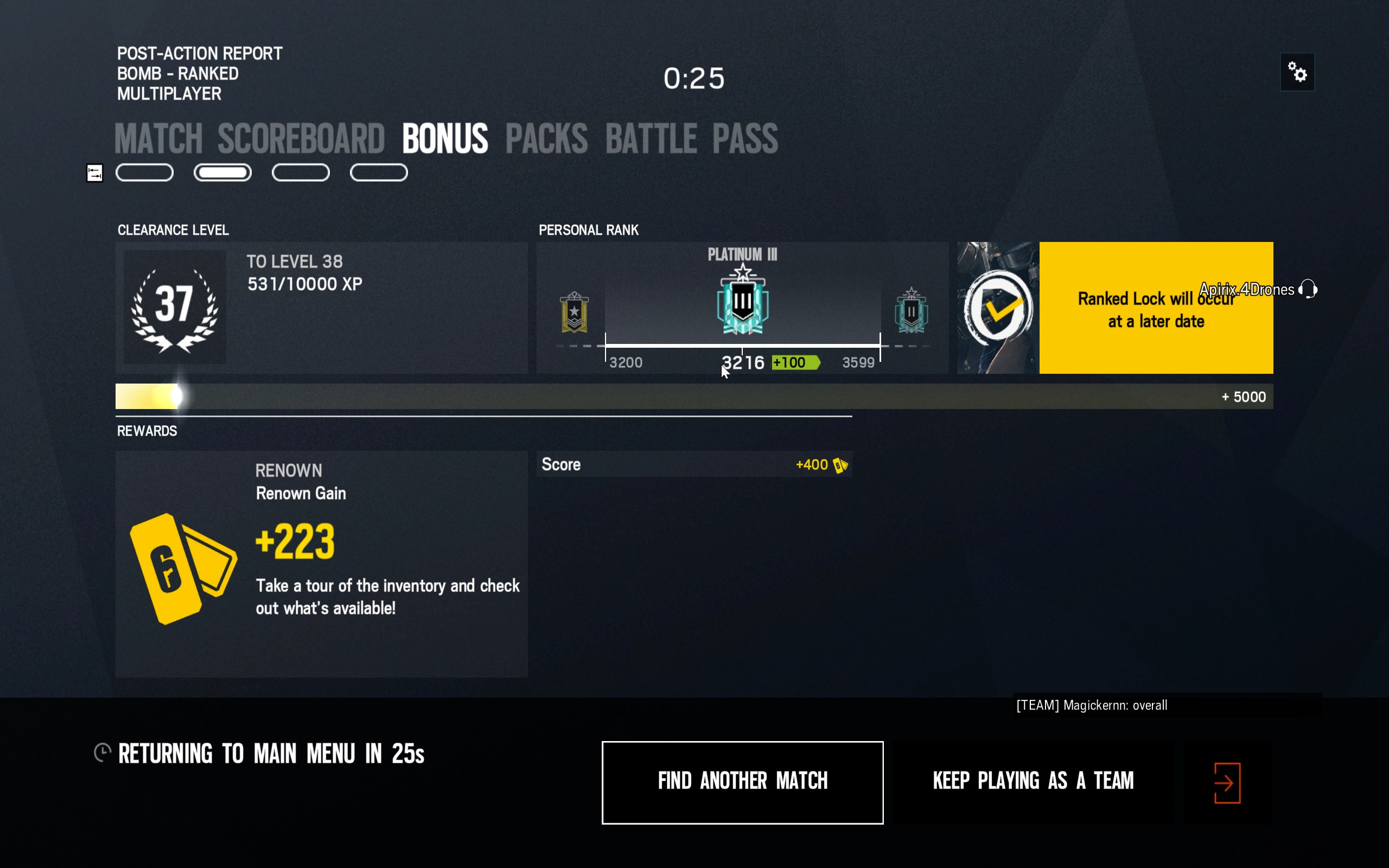The image size is (1389, 868).
Task: Click Find Another Match
Action: click(x=742, y=782)
